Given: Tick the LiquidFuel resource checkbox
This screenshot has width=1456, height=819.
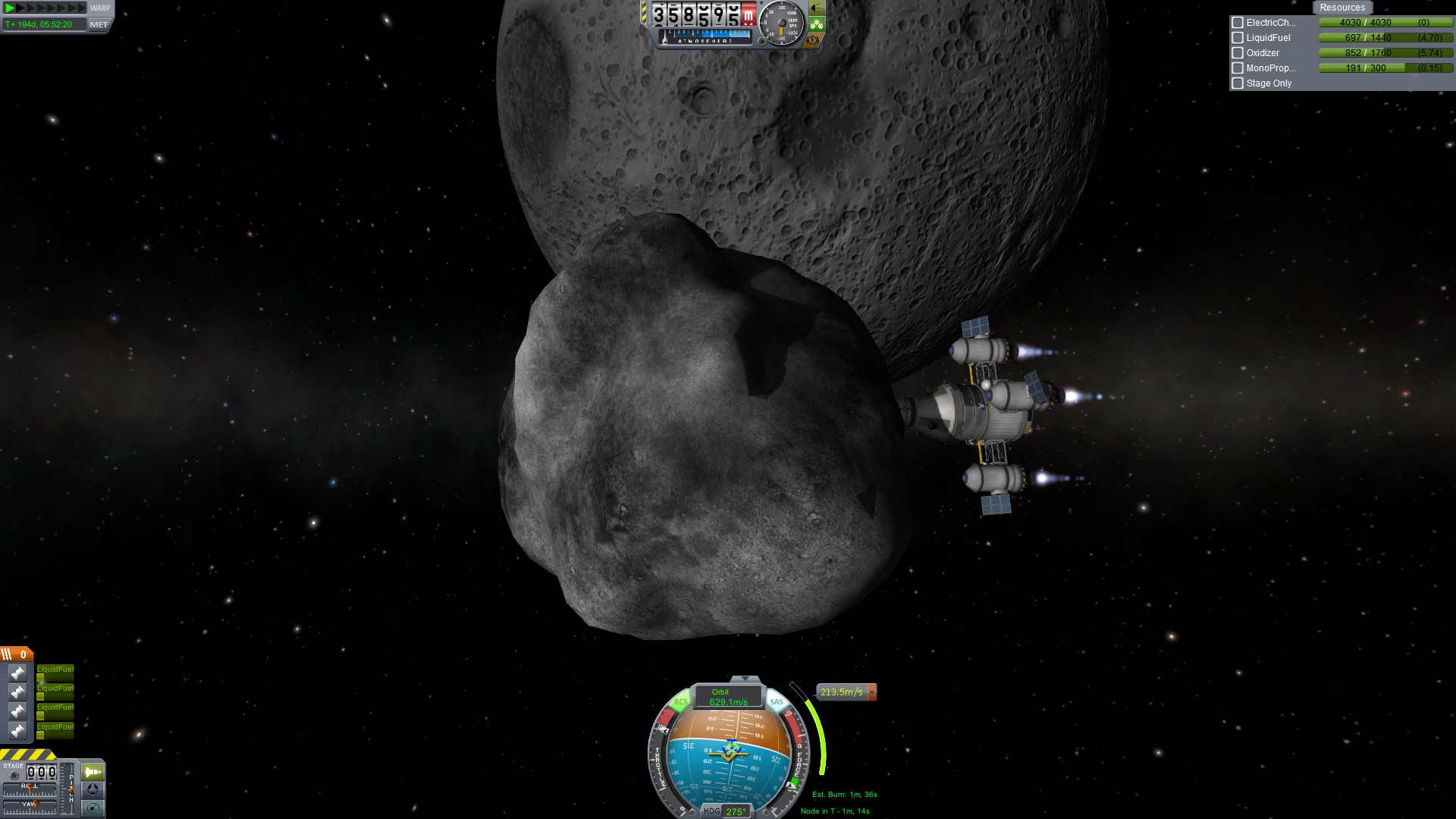Looking at the screenshot, I should [x=1238, y=38].
